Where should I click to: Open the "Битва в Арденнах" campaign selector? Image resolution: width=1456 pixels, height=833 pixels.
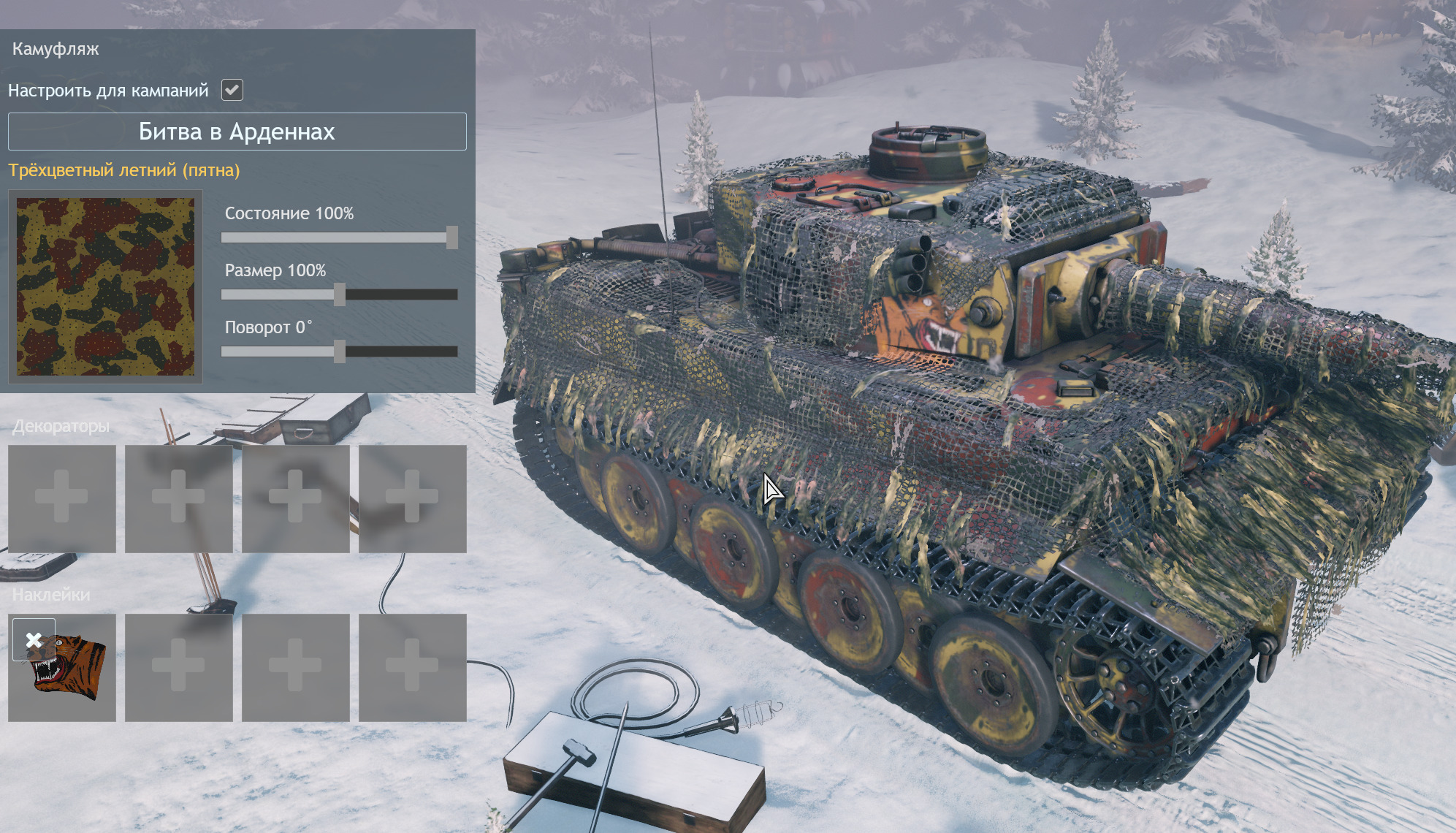pos(237,132)
